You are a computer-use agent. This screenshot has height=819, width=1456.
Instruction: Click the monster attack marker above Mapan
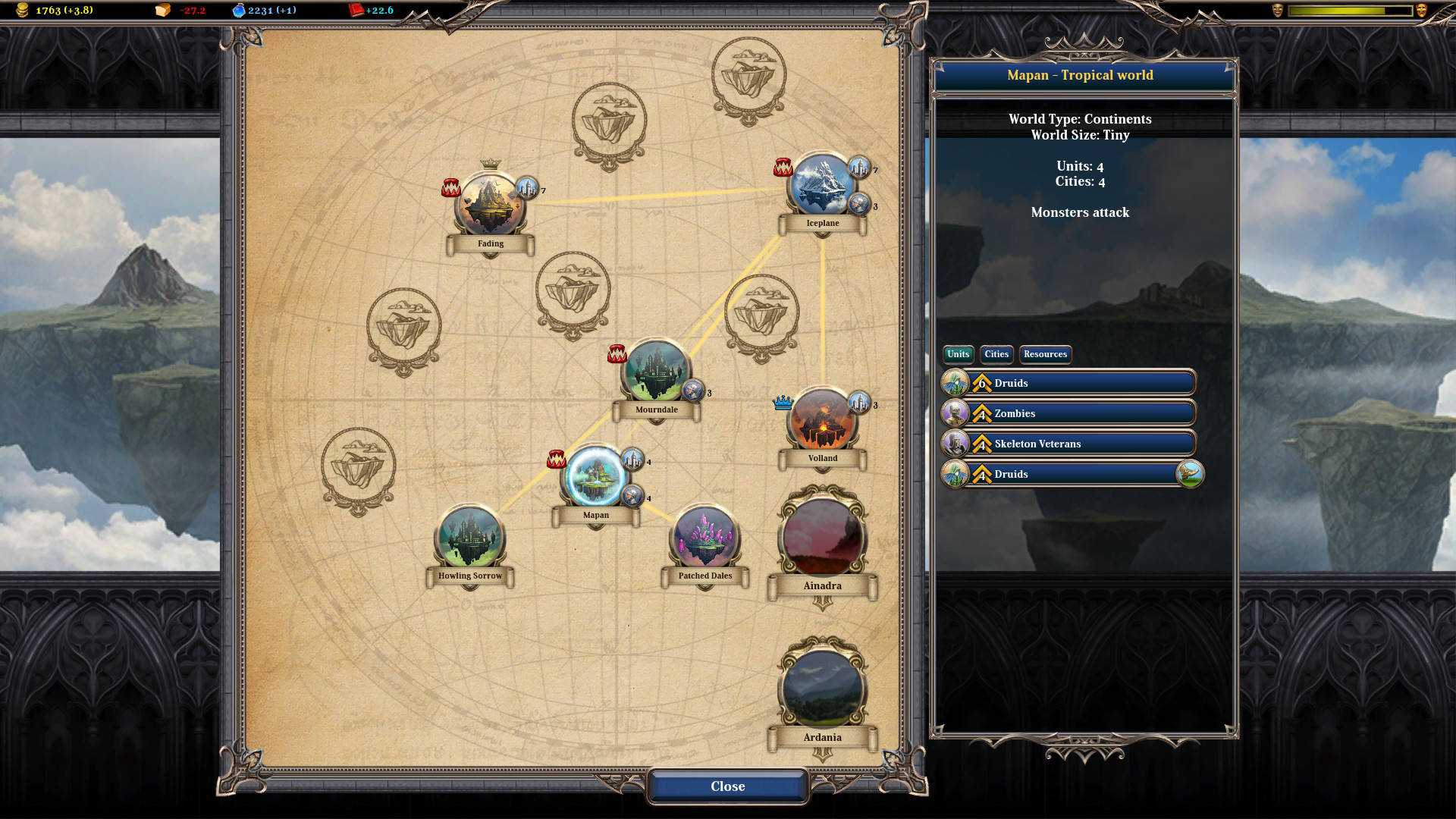pos(556,460)
